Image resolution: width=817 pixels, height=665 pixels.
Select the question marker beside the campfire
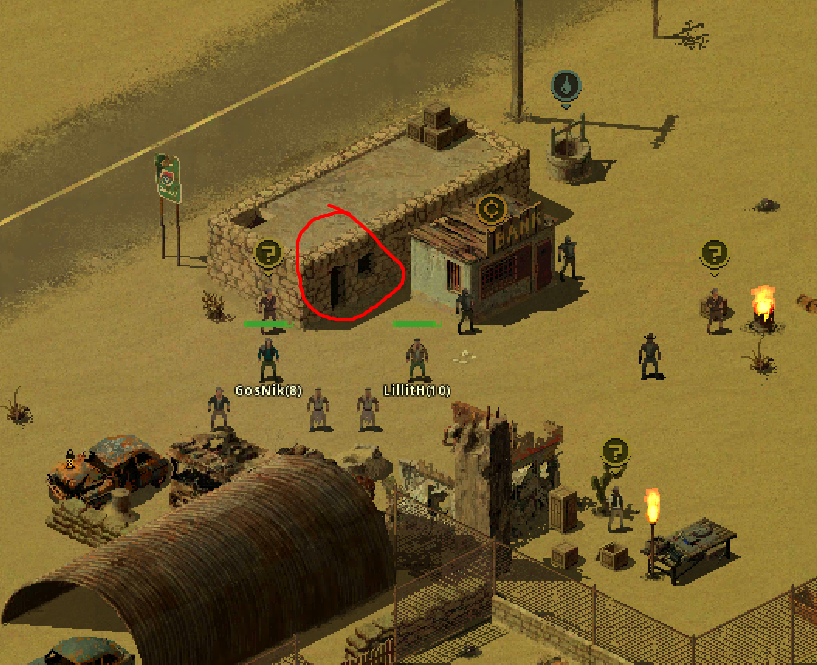(x=713, y=253)
